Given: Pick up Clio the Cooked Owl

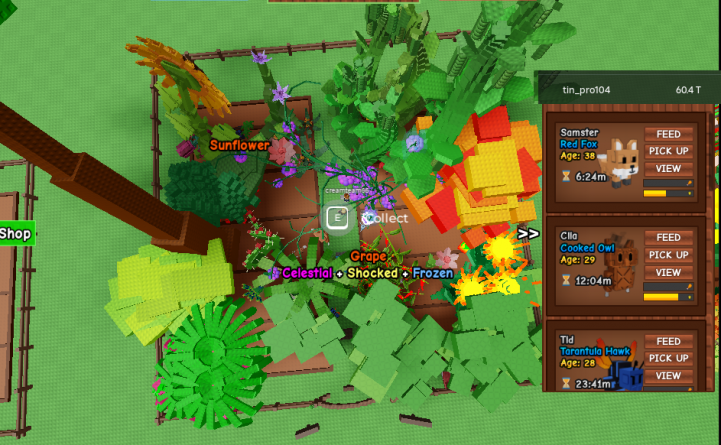Looking at the screenshot, I should pyautogui.click(x=669, y=255).
